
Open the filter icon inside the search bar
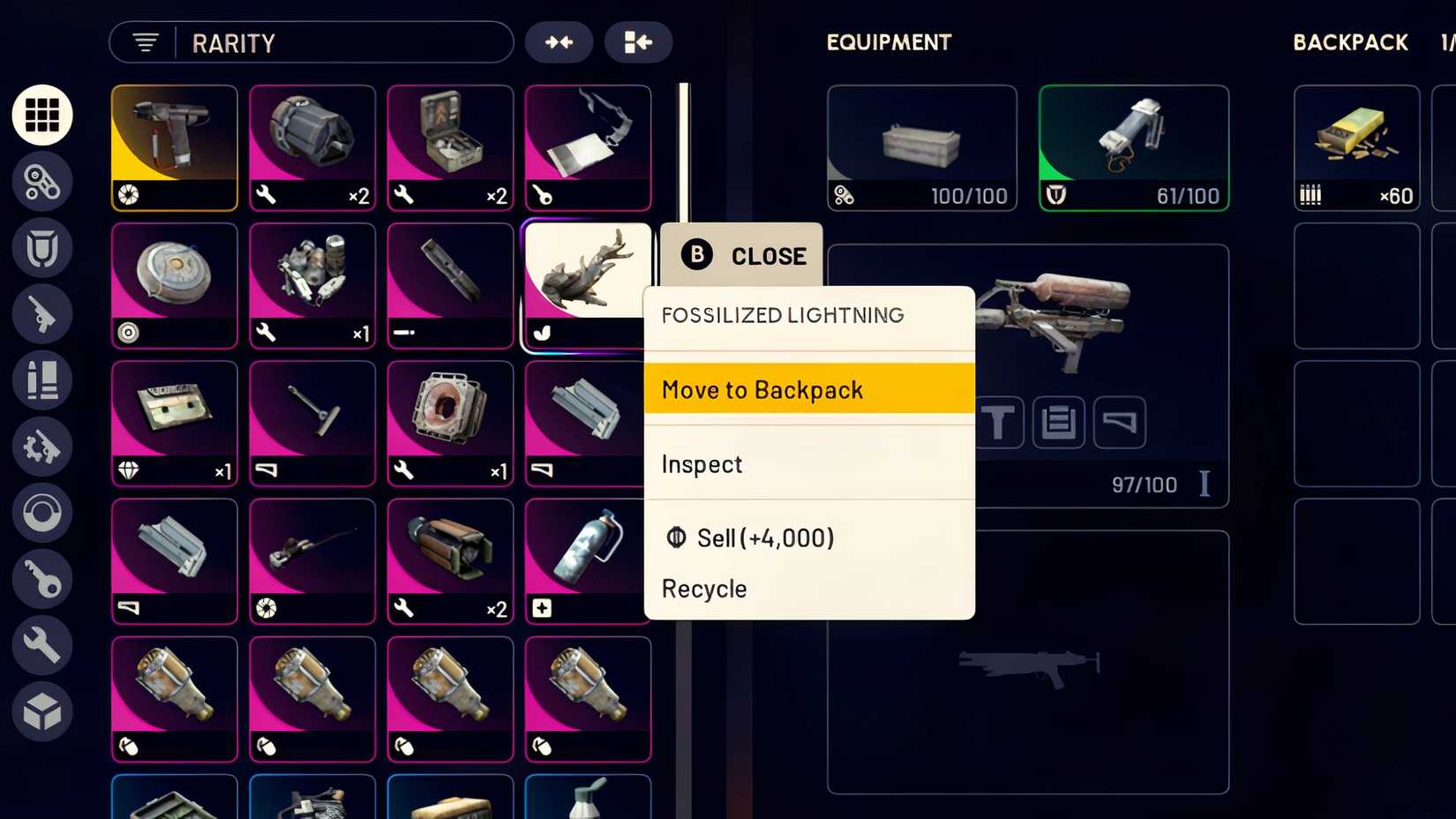point(145,41)
